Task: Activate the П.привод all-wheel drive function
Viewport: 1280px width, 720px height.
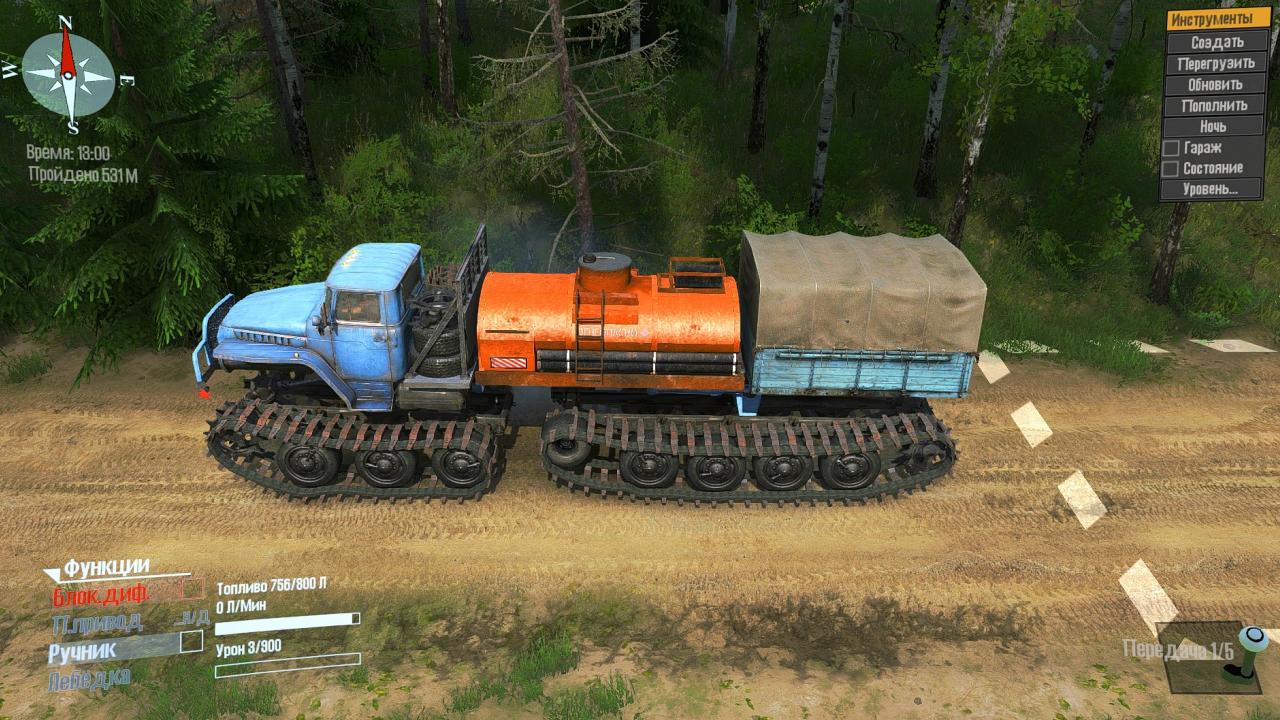Action: [x=96, y=622]
